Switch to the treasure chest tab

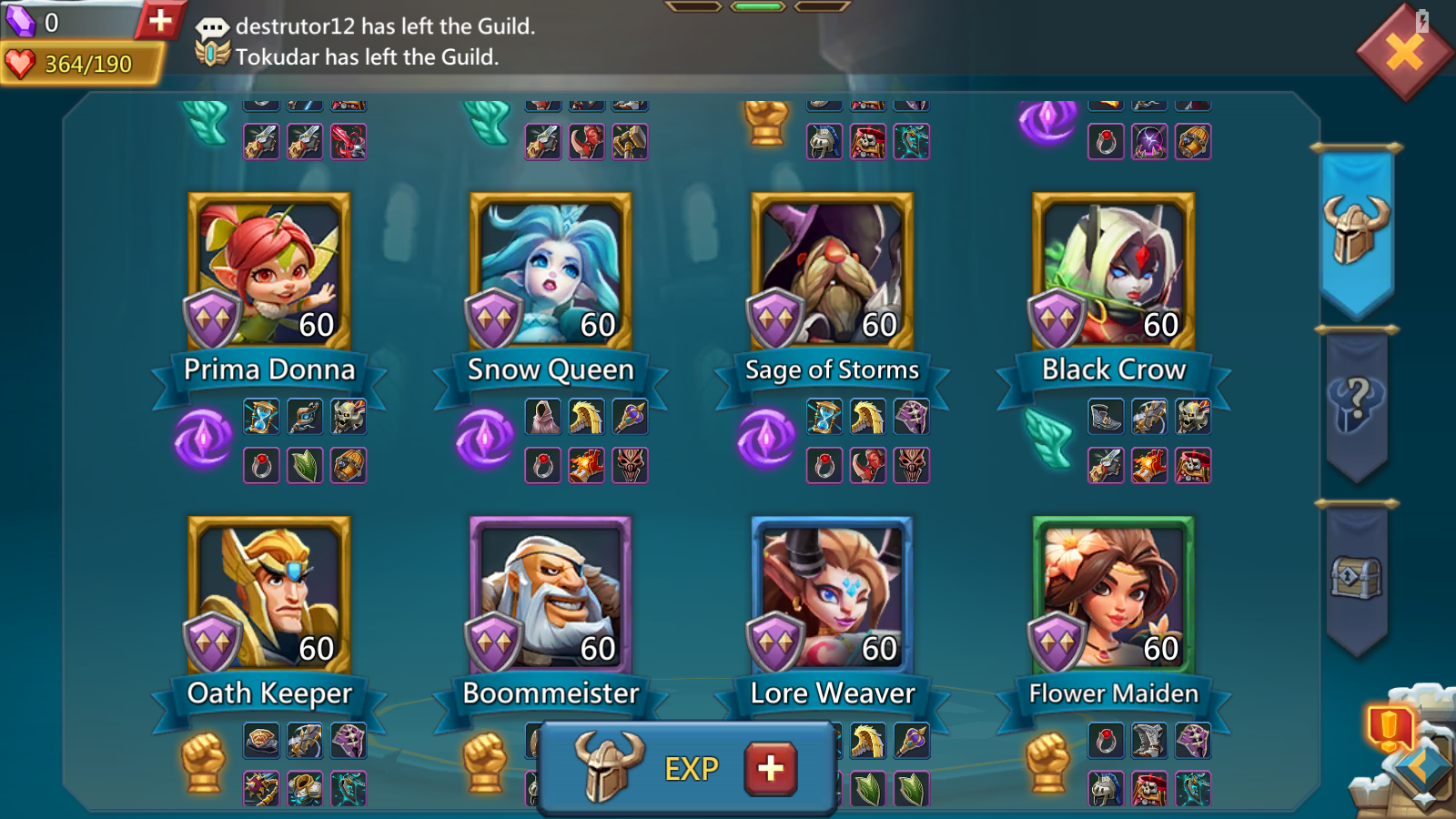[1356, 578]
